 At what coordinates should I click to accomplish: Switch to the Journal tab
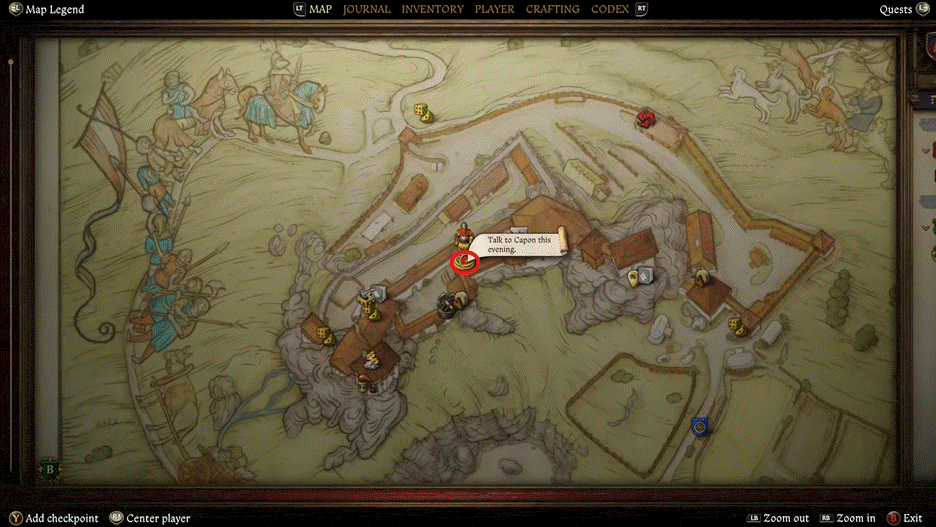[x=367, y=9]
